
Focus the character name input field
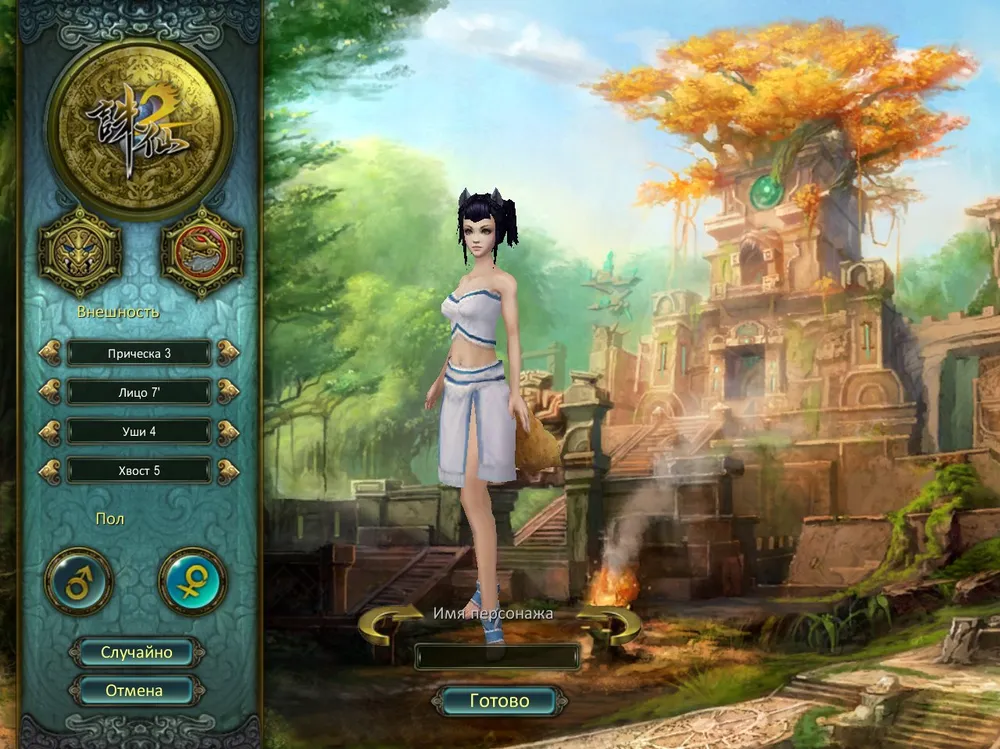[497, 656]
